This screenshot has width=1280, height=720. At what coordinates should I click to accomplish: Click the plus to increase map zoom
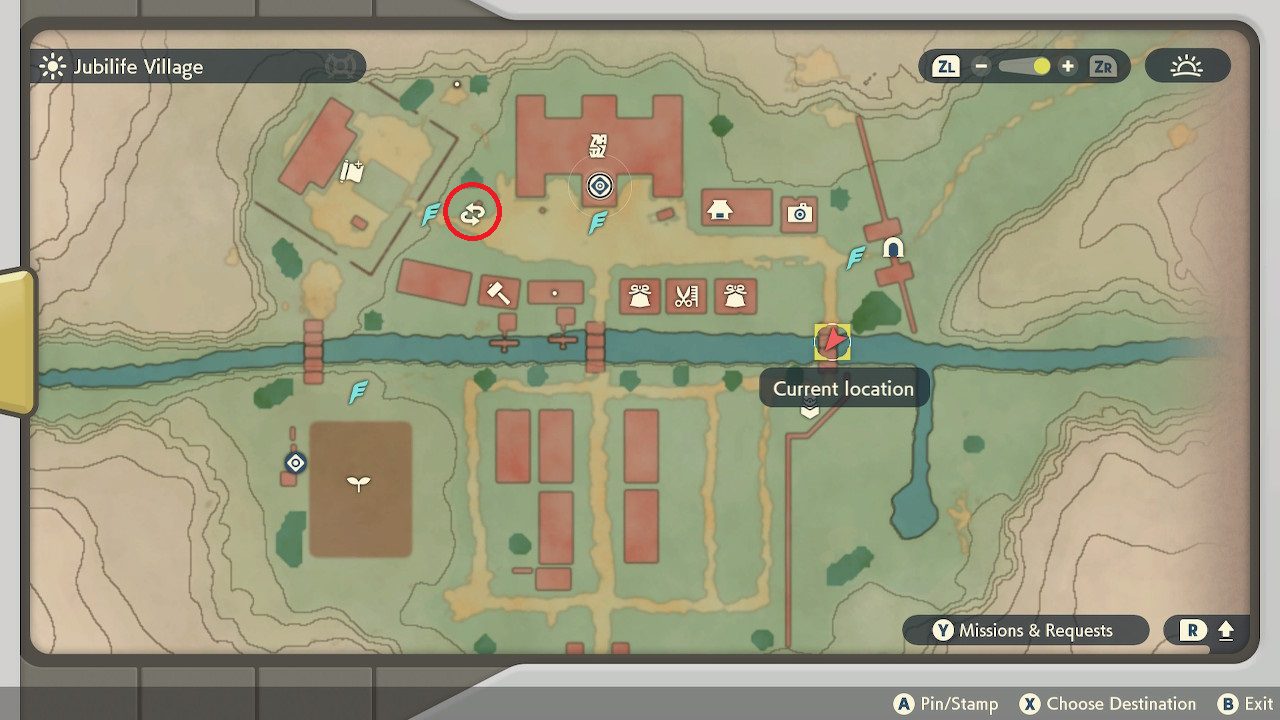tap(1070, 66)
